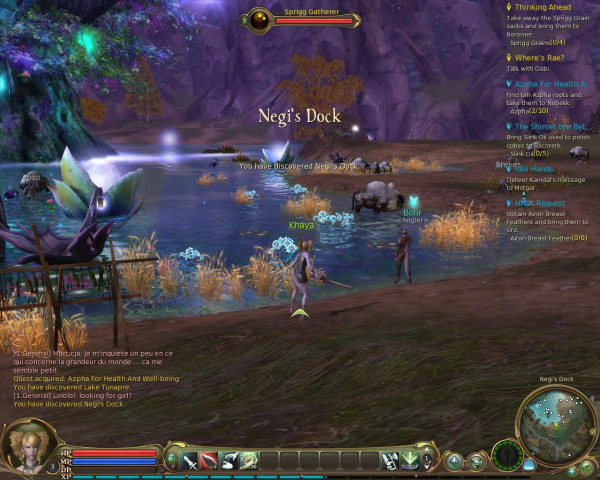
Task: Open the Idle Hands quest entry
Action: click(x=536, y=169)
